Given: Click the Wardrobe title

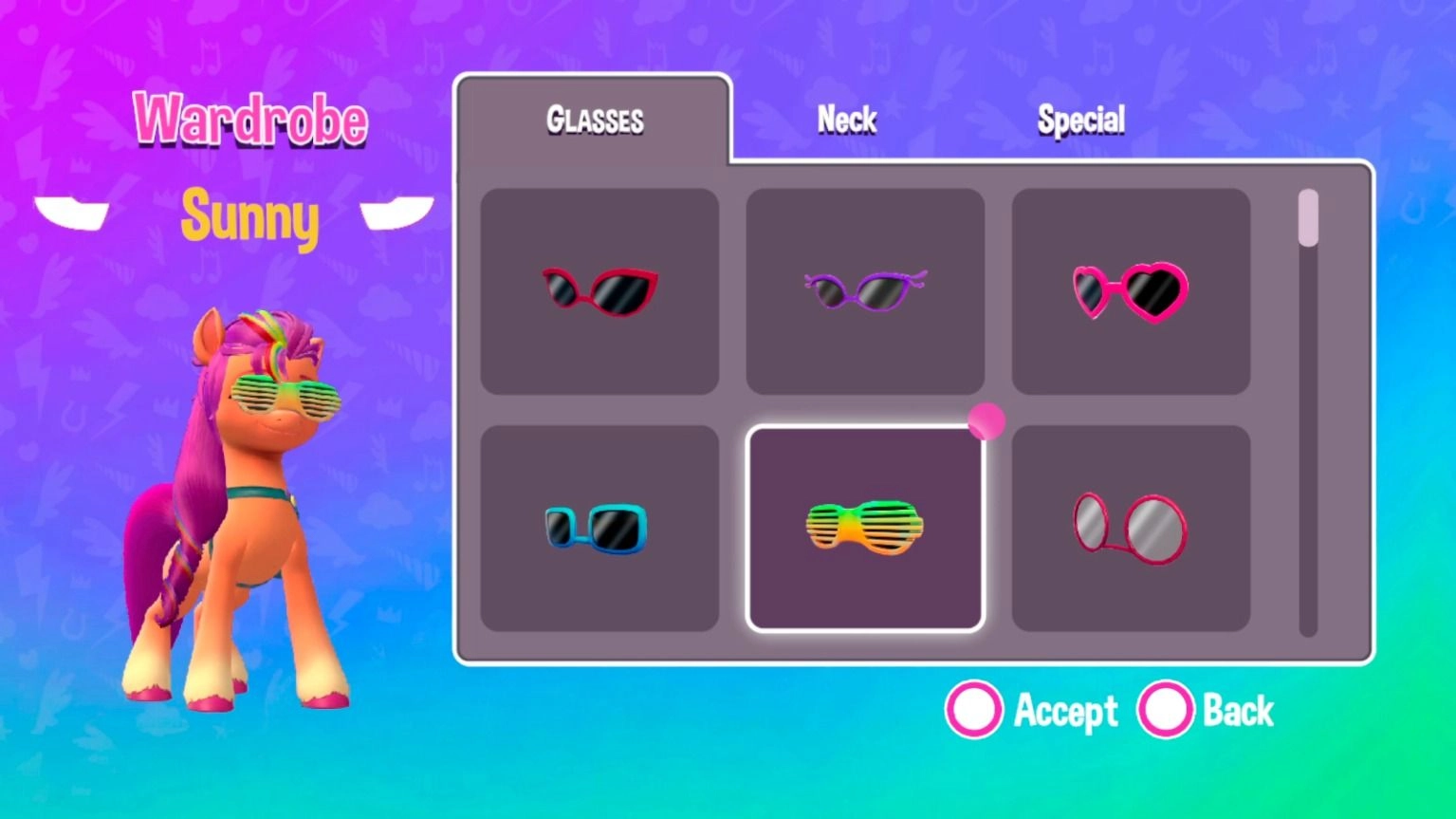Looking at the screenshot, I should pos(251,119).
